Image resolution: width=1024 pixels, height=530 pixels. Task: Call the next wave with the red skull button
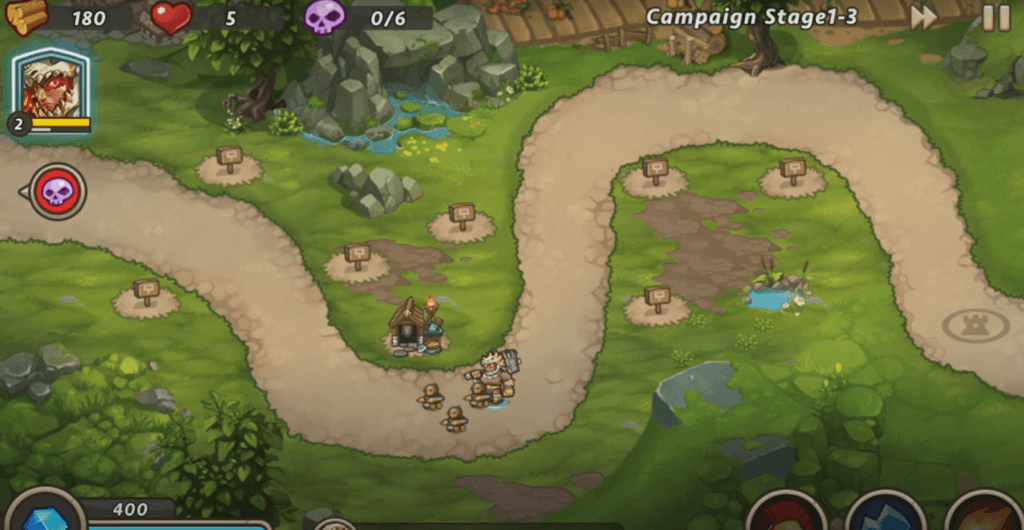(57, 191)
